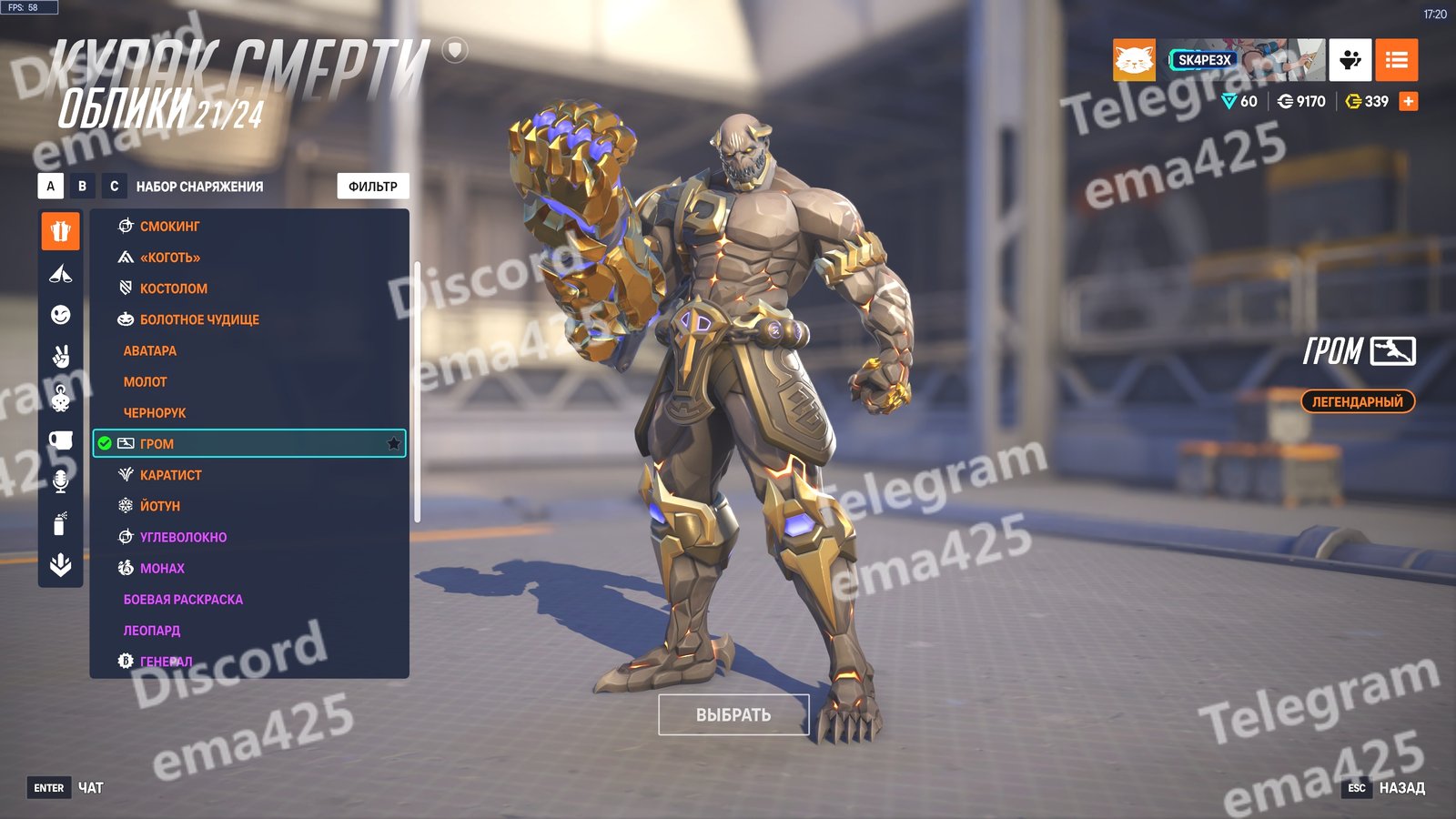The width and height of the screenshot is (1456, 819).
Task: Pick the КОСТОЛОМ skin
Action: point(173,288)
